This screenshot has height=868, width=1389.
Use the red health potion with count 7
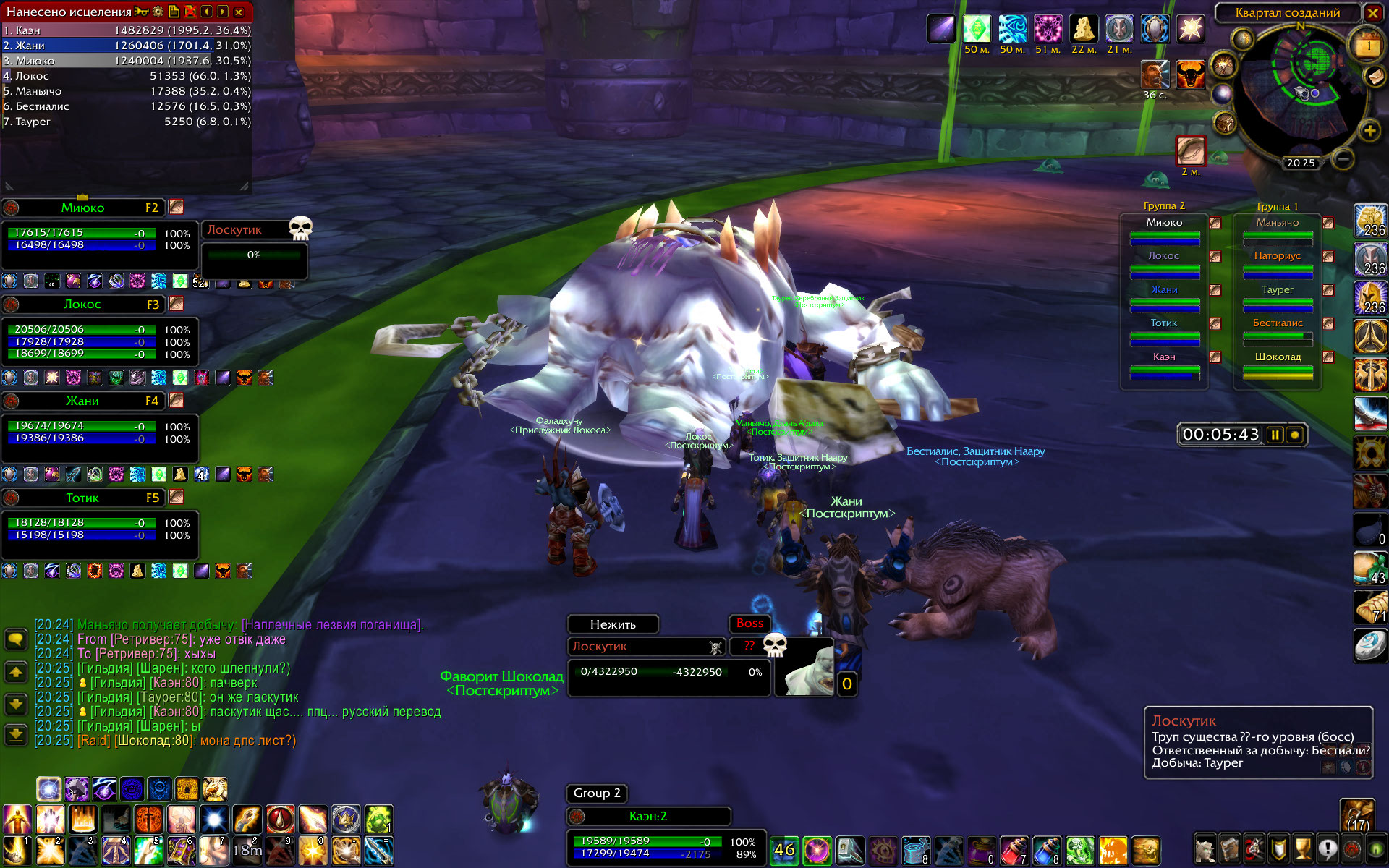pos(1014,850)
